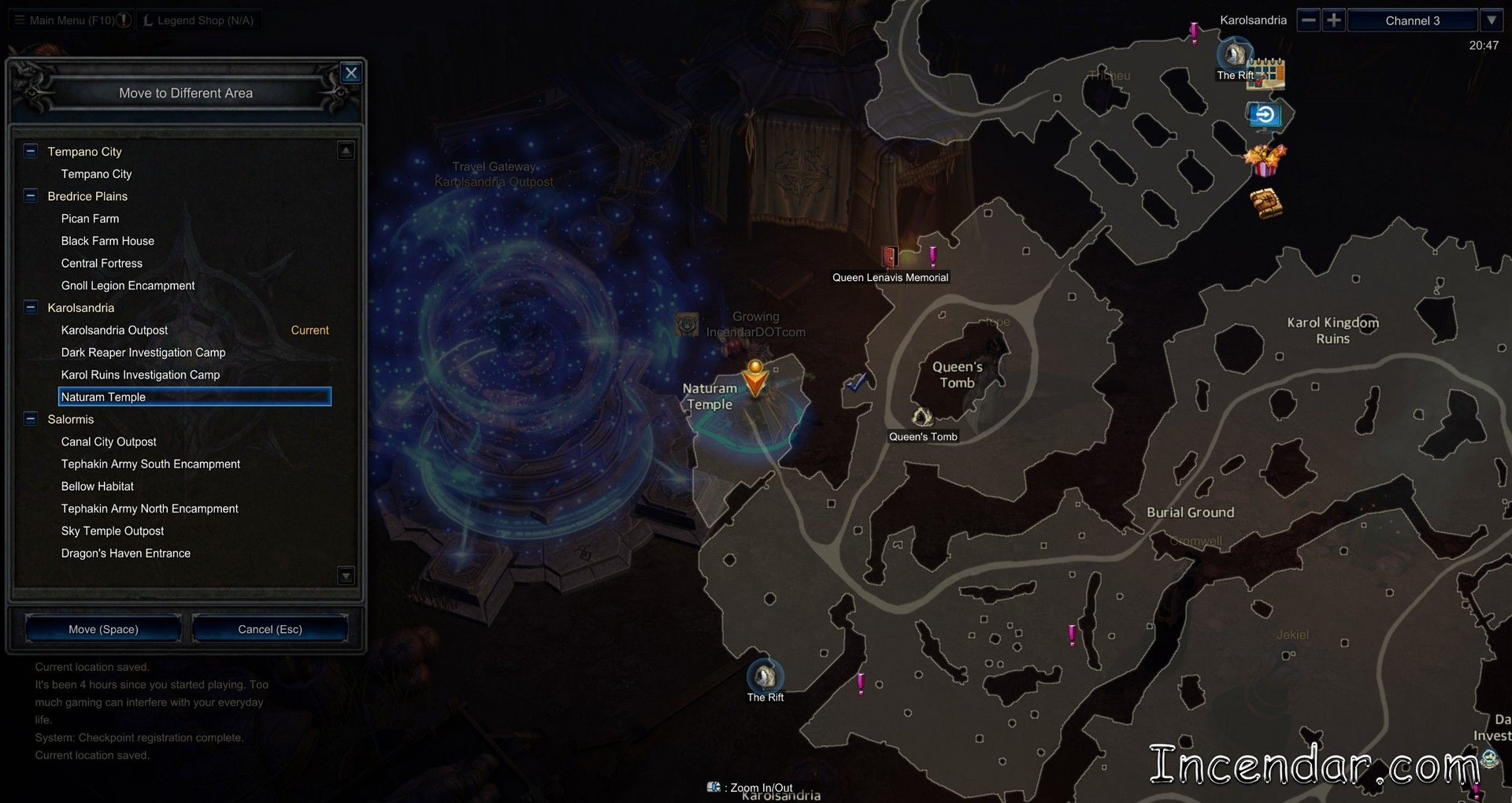The height and width of the screenshot is (803, 1512).
Task: Select Pican Farm destination
Action: point(90,219)
